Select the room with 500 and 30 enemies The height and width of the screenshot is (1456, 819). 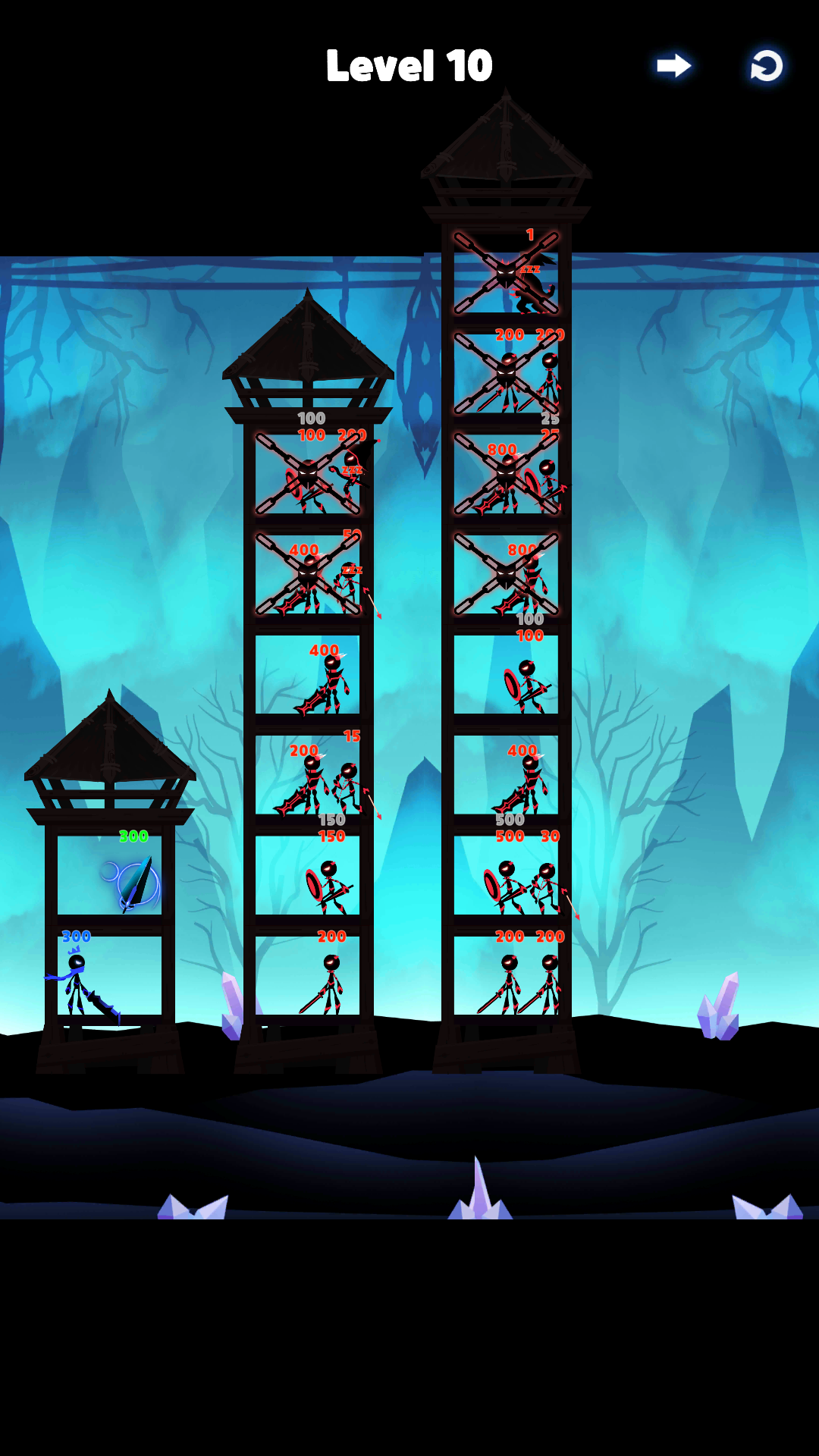pos(507,876)
